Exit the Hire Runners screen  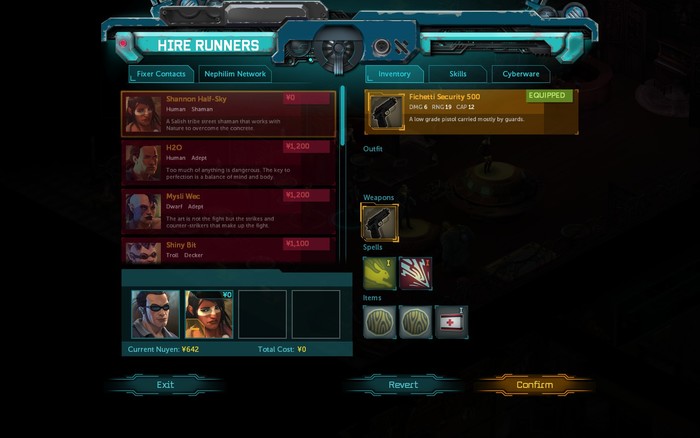pyautogui.click(x=165, y=385)
